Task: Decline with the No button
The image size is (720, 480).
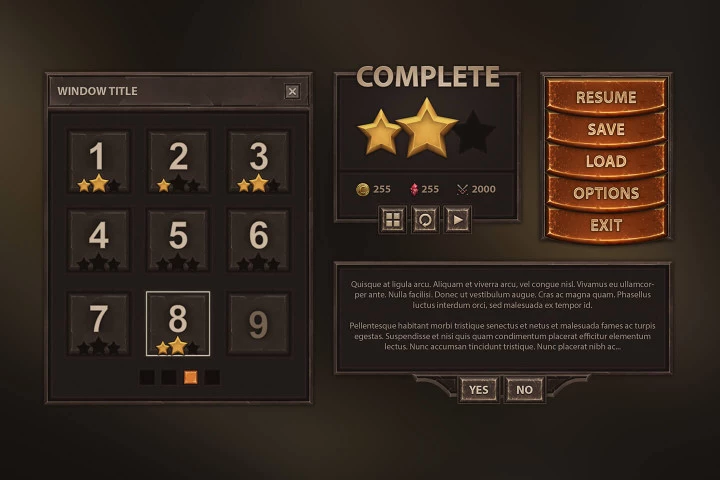Action: coord(524,389)
